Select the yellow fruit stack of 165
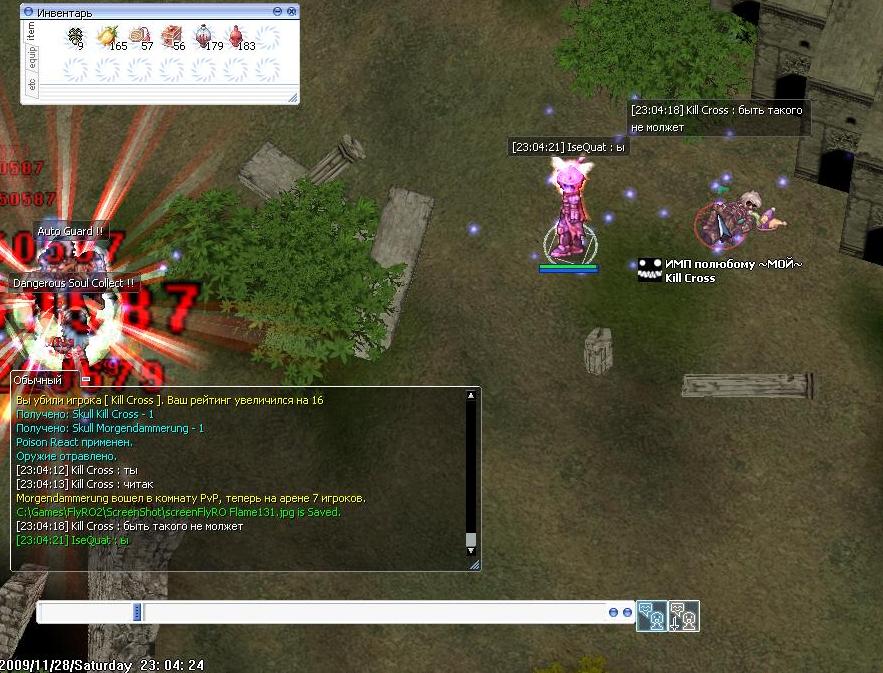 (x=106, y=37)
